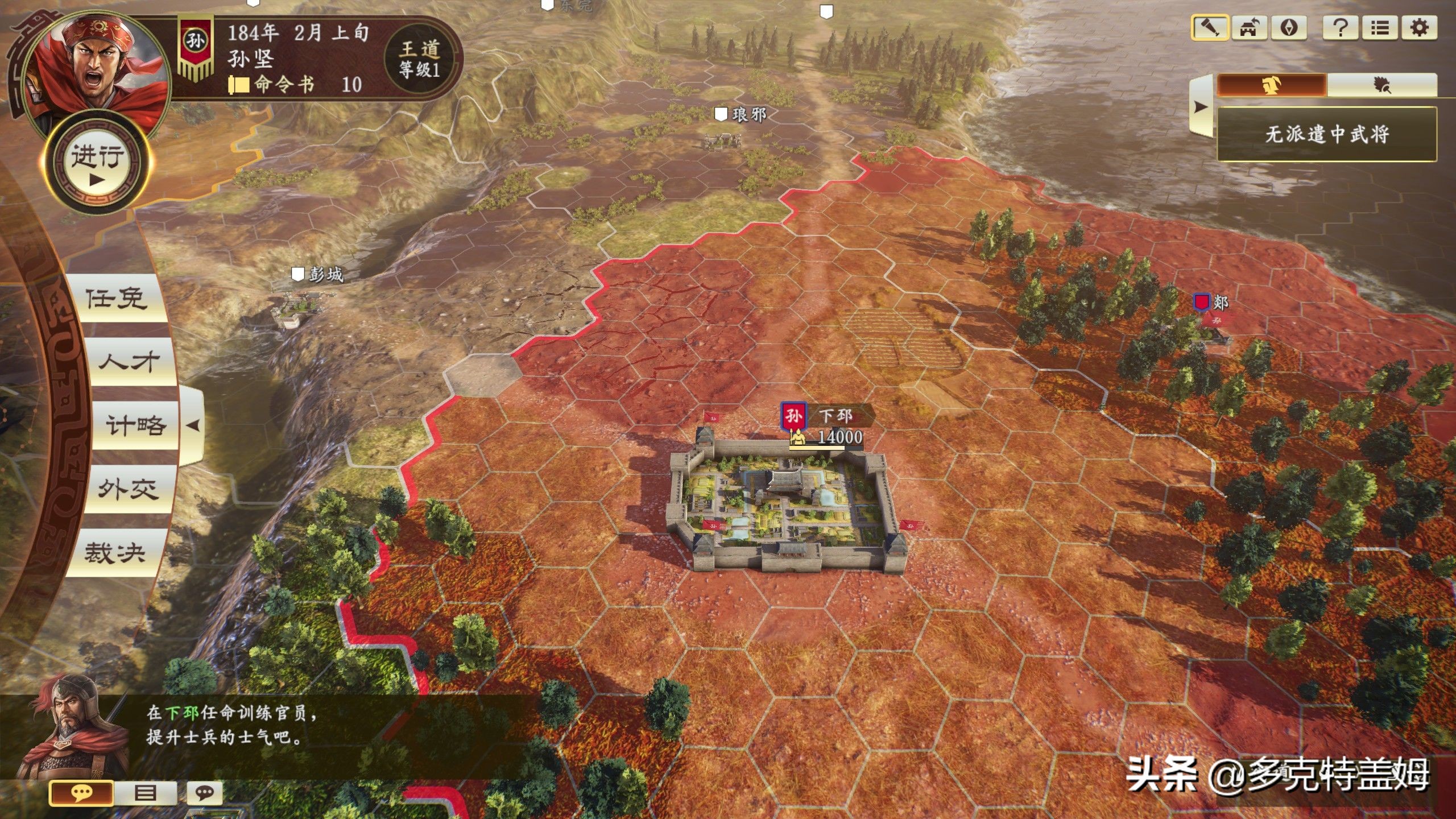Collapse the left command menu arrow
The height and width of the screenshot is (819, 1456).
tap(193, 425)
